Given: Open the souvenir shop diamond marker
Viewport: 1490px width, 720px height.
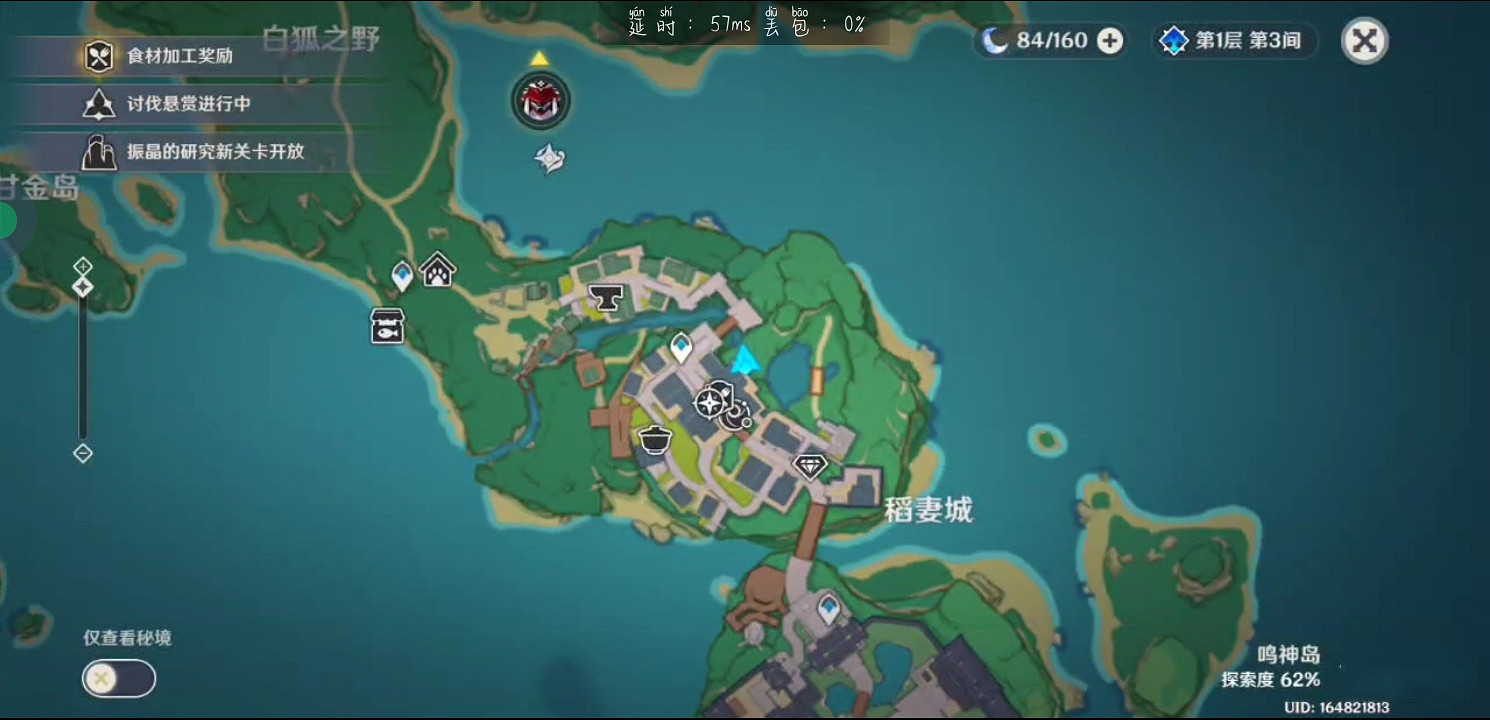Looking at the screenshot, I should (x=809, y=466).
